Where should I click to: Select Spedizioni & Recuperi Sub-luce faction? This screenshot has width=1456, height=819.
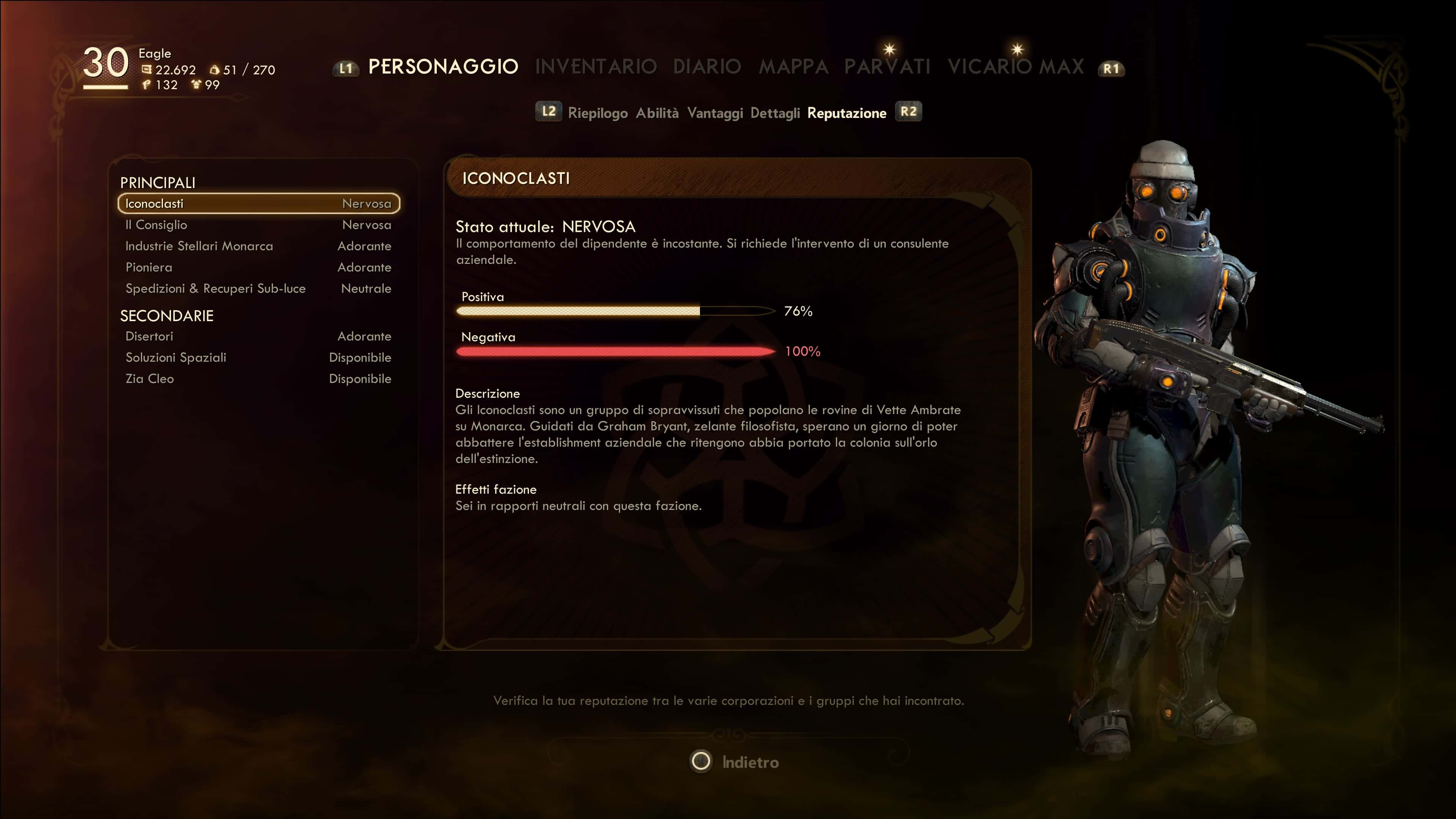click(x=258, y=288)
